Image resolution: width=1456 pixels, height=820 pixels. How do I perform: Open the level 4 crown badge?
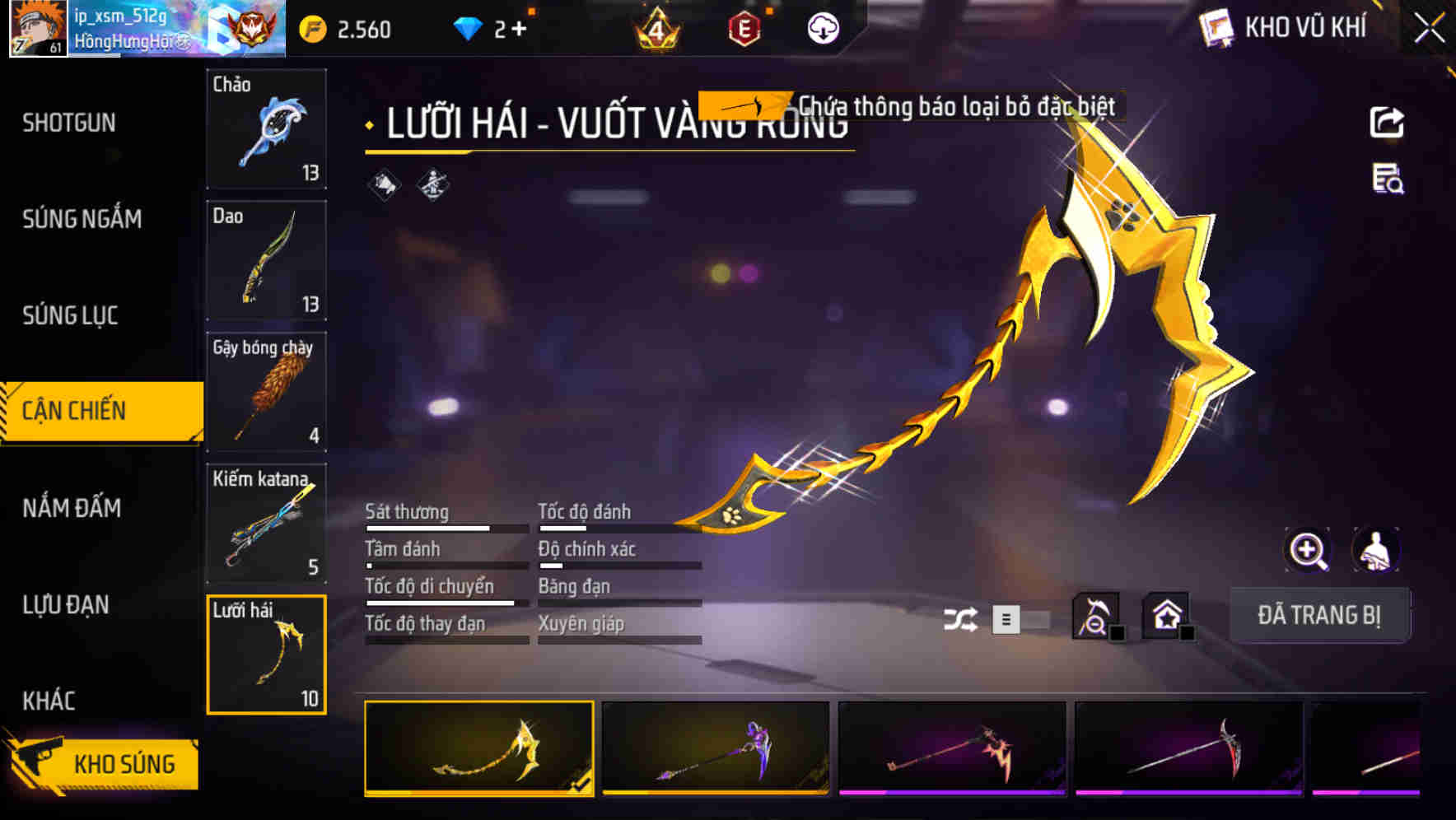[656, 26]
